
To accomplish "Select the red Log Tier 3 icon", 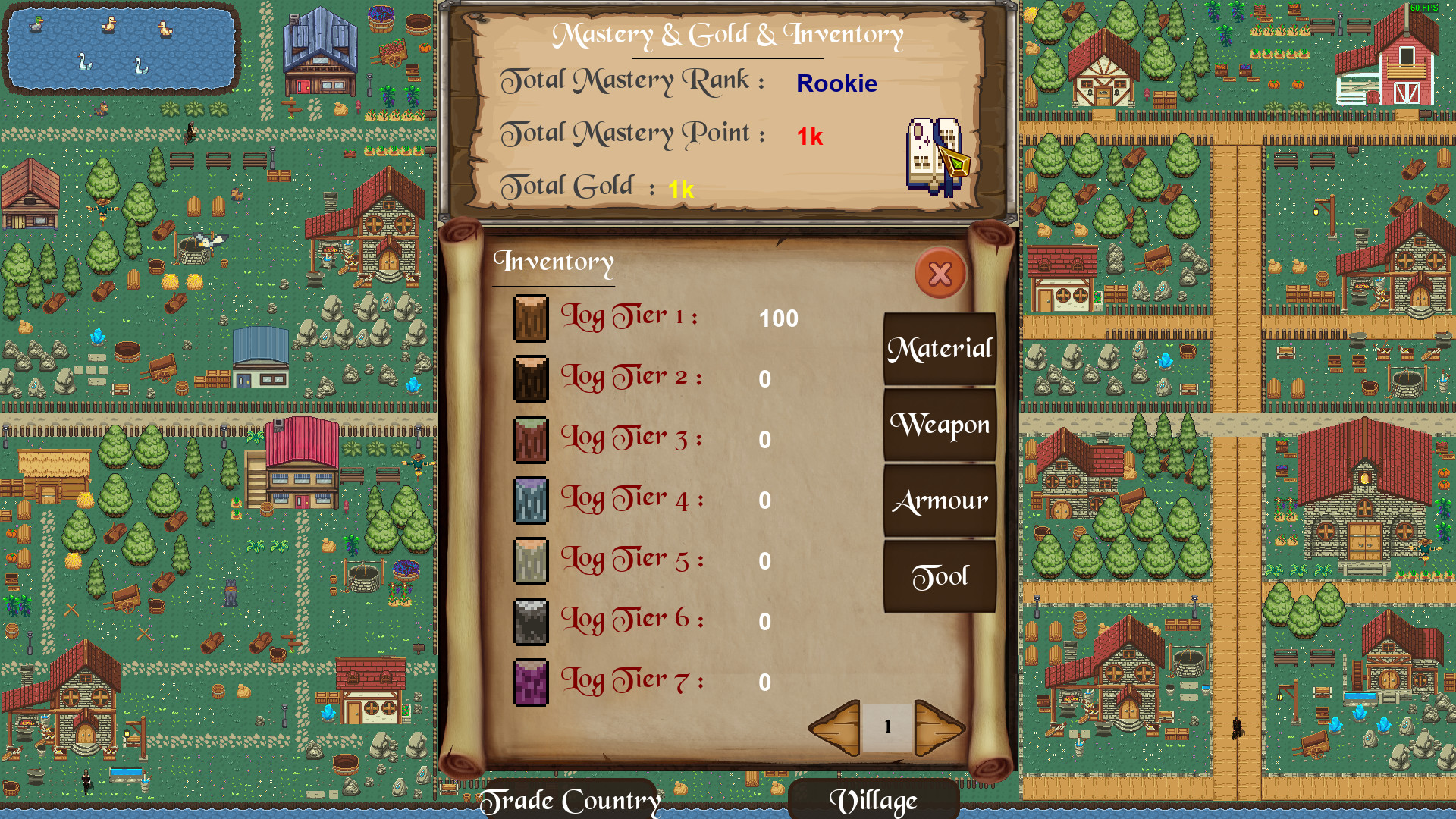I will tap(529, 438).
